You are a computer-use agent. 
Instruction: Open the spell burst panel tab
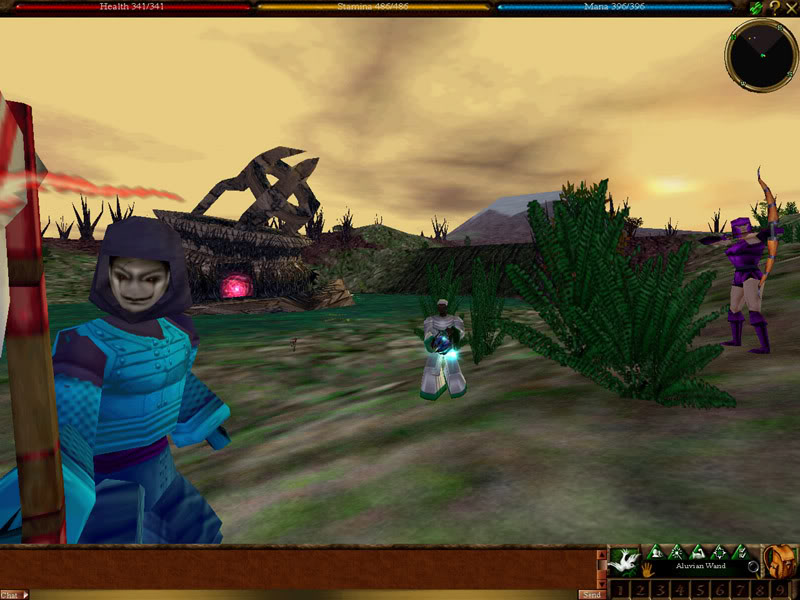677,552
